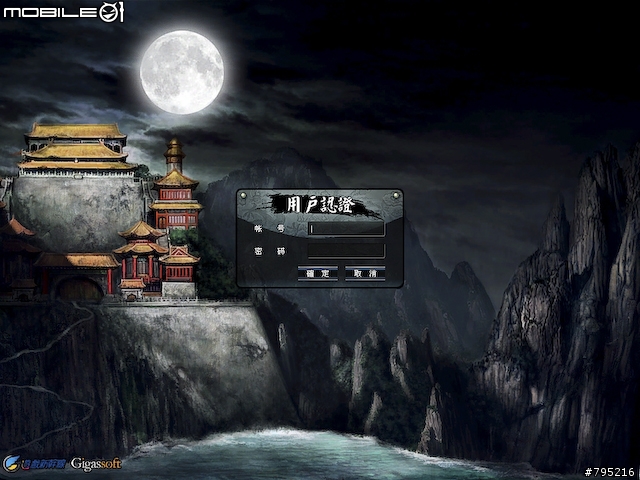Select the 密碼 password input field
640x480 pixels.
click(346, 250)
